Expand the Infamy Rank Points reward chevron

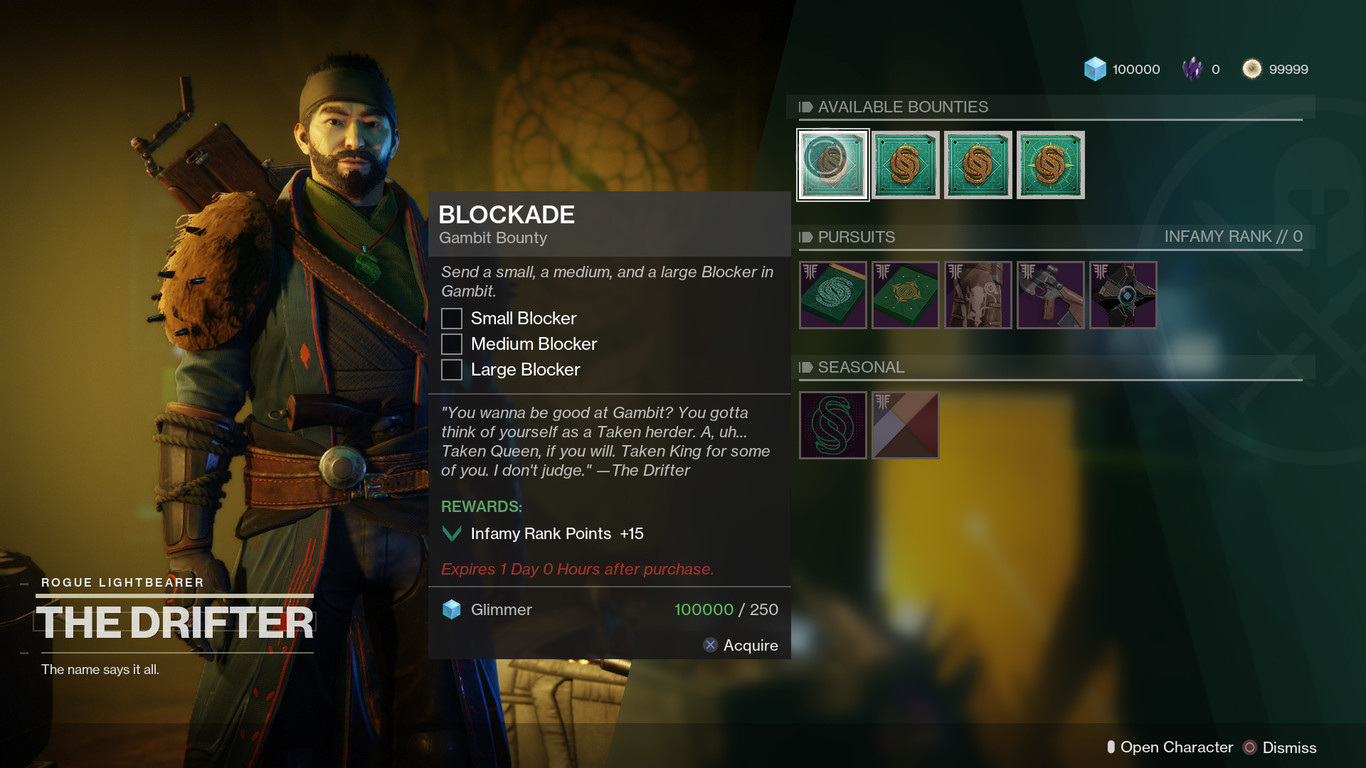[451, 533]
